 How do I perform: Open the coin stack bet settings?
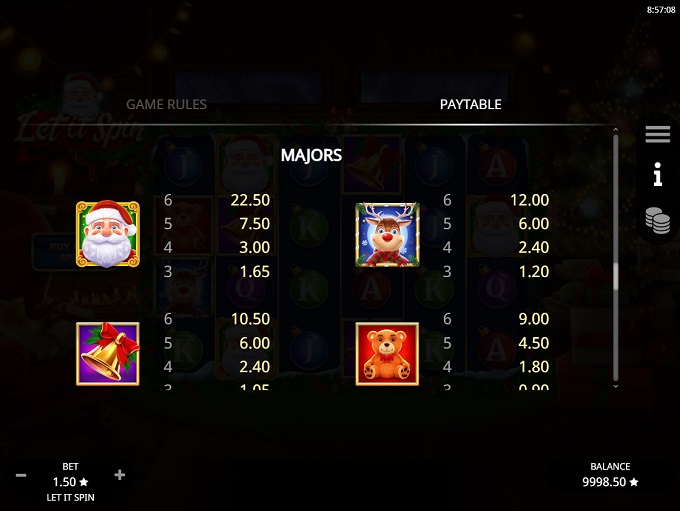(x=657, y=221)
